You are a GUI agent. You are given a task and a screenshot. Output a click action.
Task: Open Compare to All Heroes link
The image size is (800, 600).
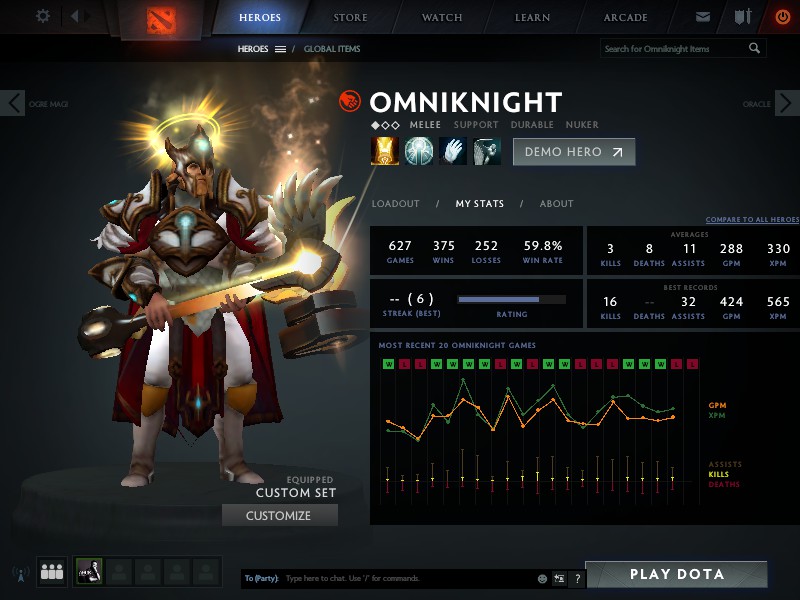coord(752,220)
